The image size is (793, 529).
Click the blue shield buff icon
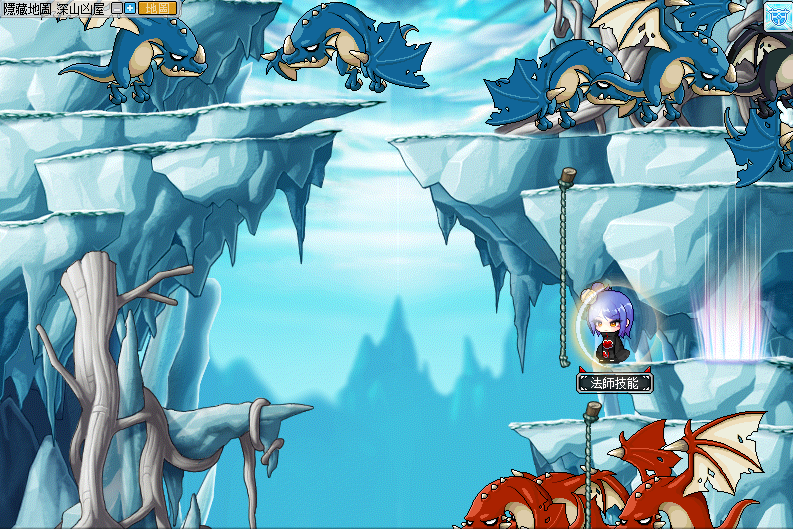tap(778, 14)
